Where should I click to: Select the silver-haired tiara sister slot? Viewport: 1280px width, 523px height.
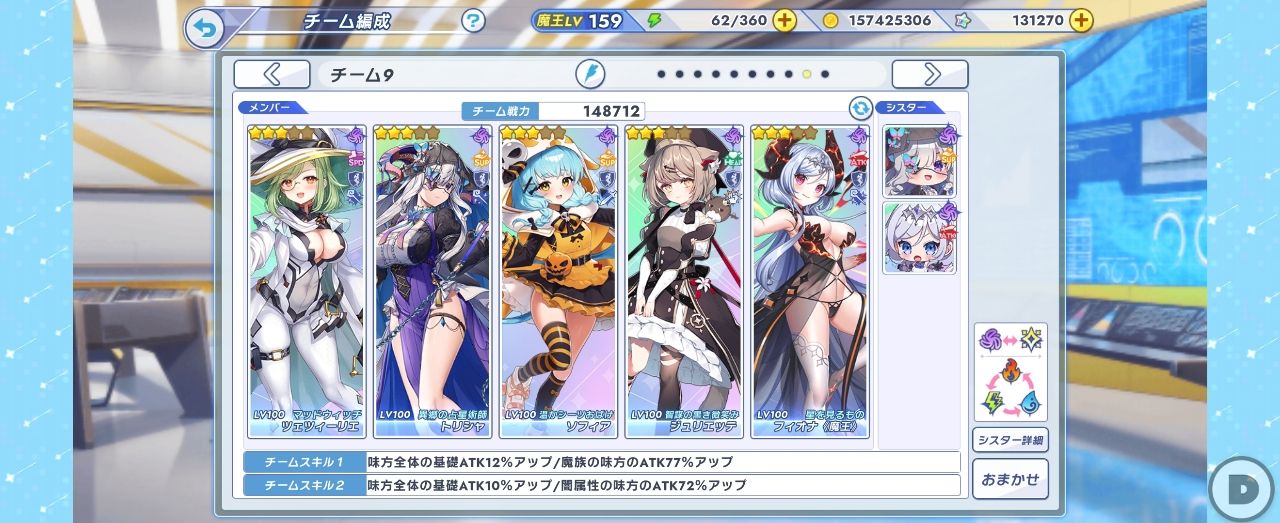click(920, 238)
